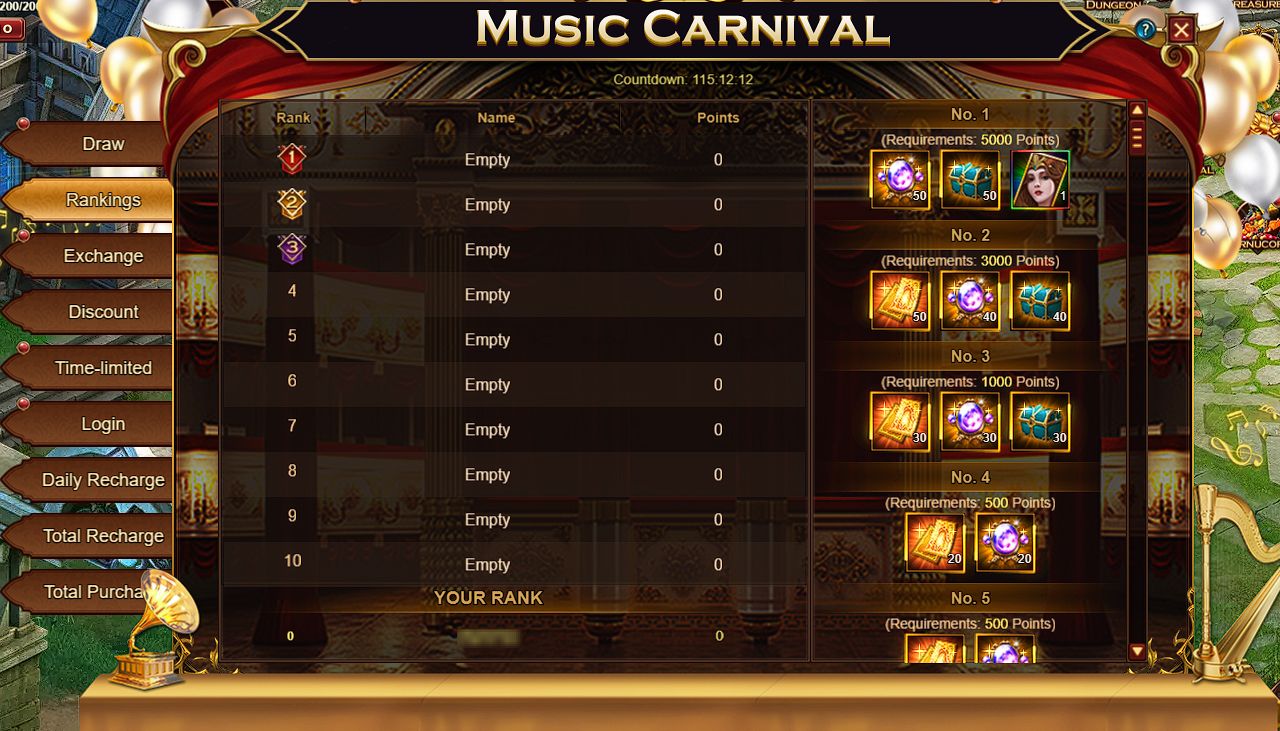This screenshot has height=731, width=1280.
Task: Select the Rankings tab
Action: point(103,200)
